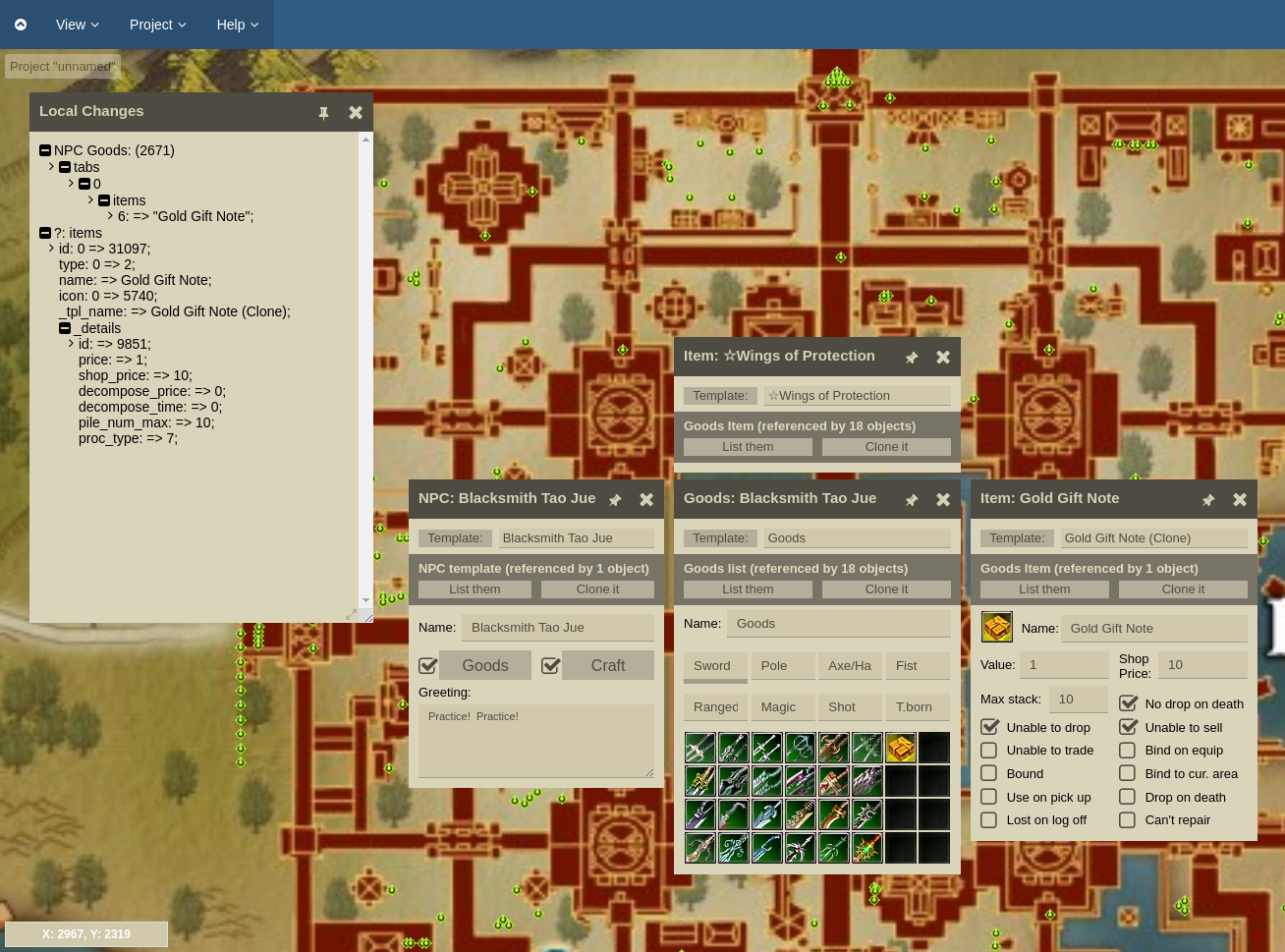Toggle the Unable to trade checkbox
This screenshot has height=952, width=1285.
989,751
